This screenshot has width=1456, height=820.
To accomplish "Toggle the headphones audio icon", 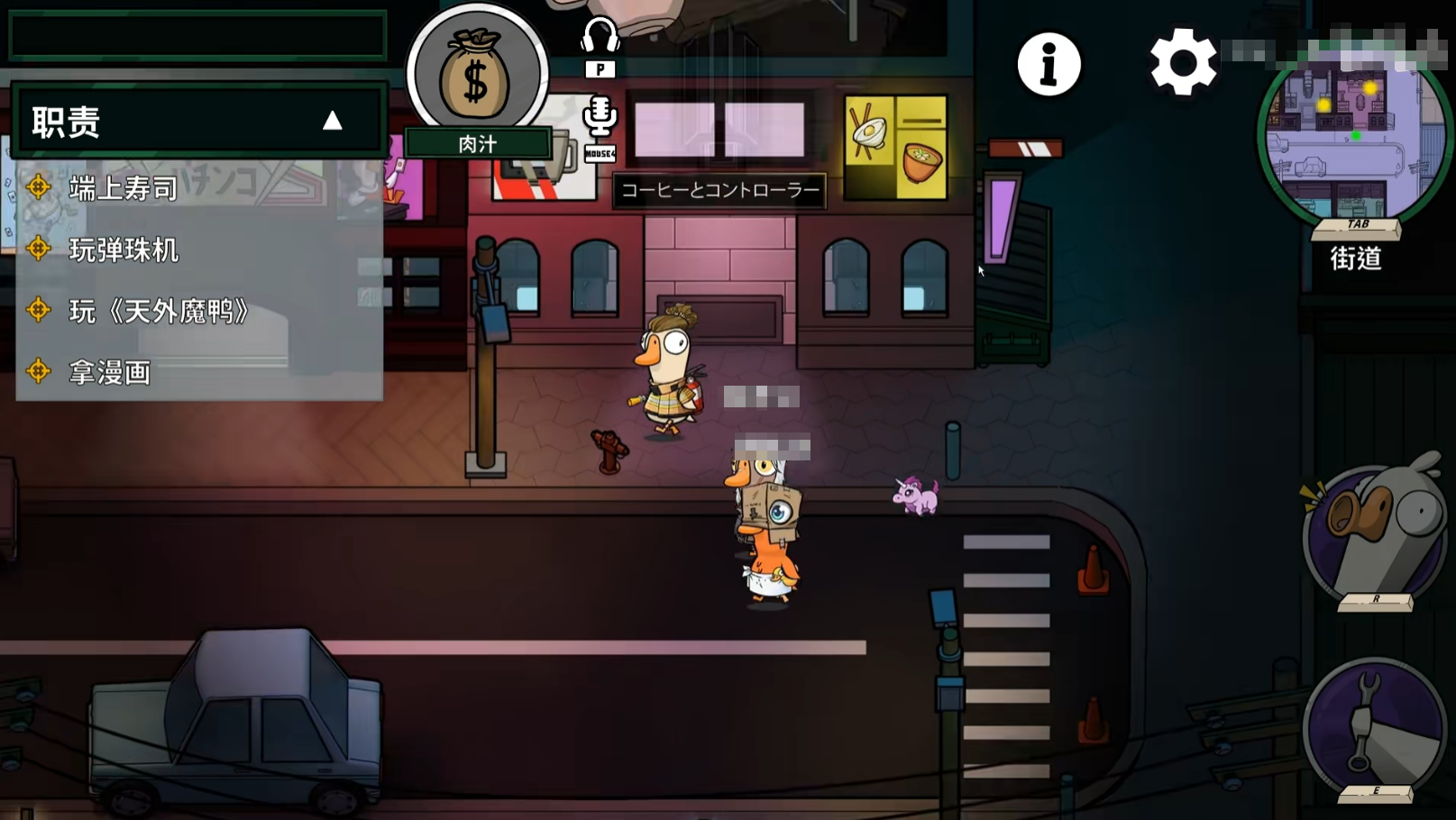I will tap(600, 37).
